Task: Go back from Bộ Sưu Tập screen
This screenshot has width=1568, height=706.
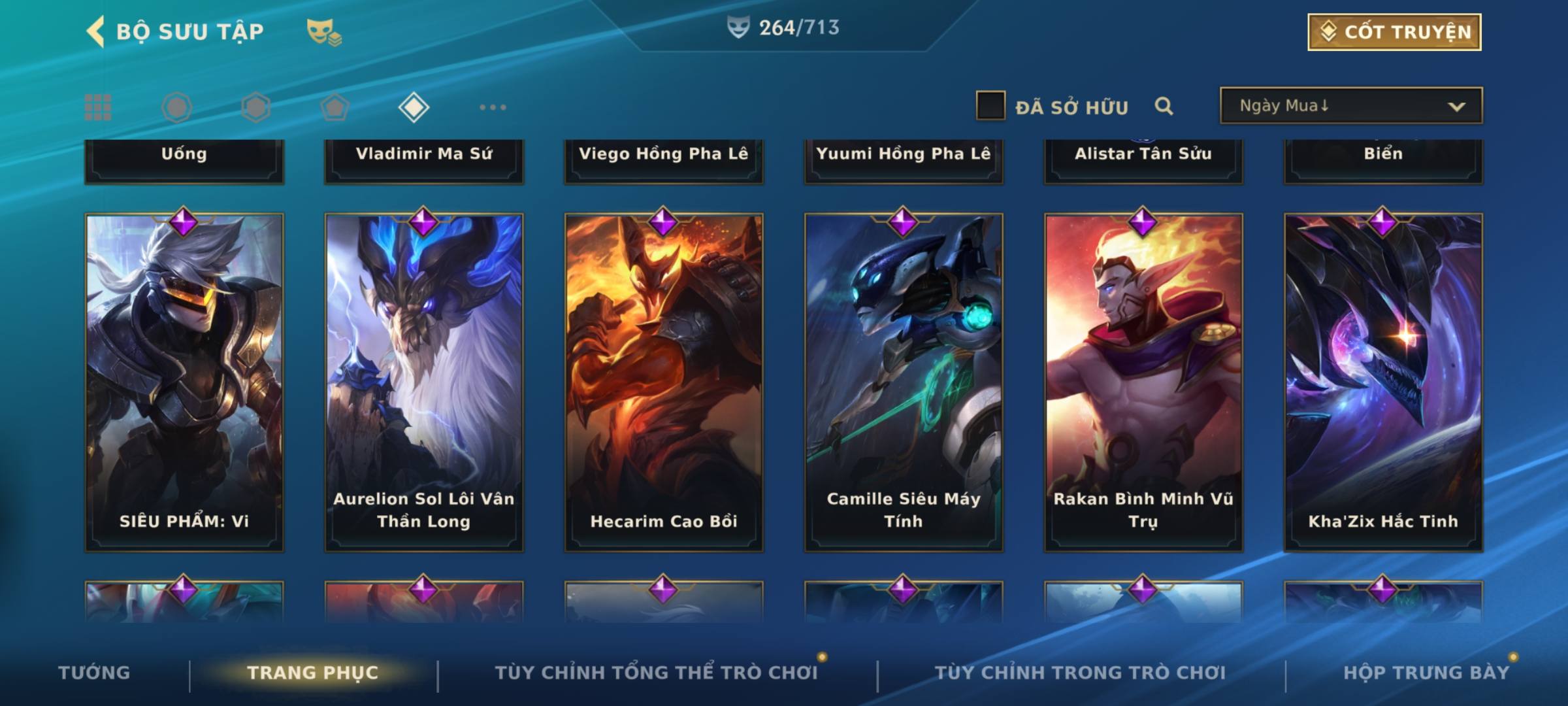Action: click(x=96, y=31)
